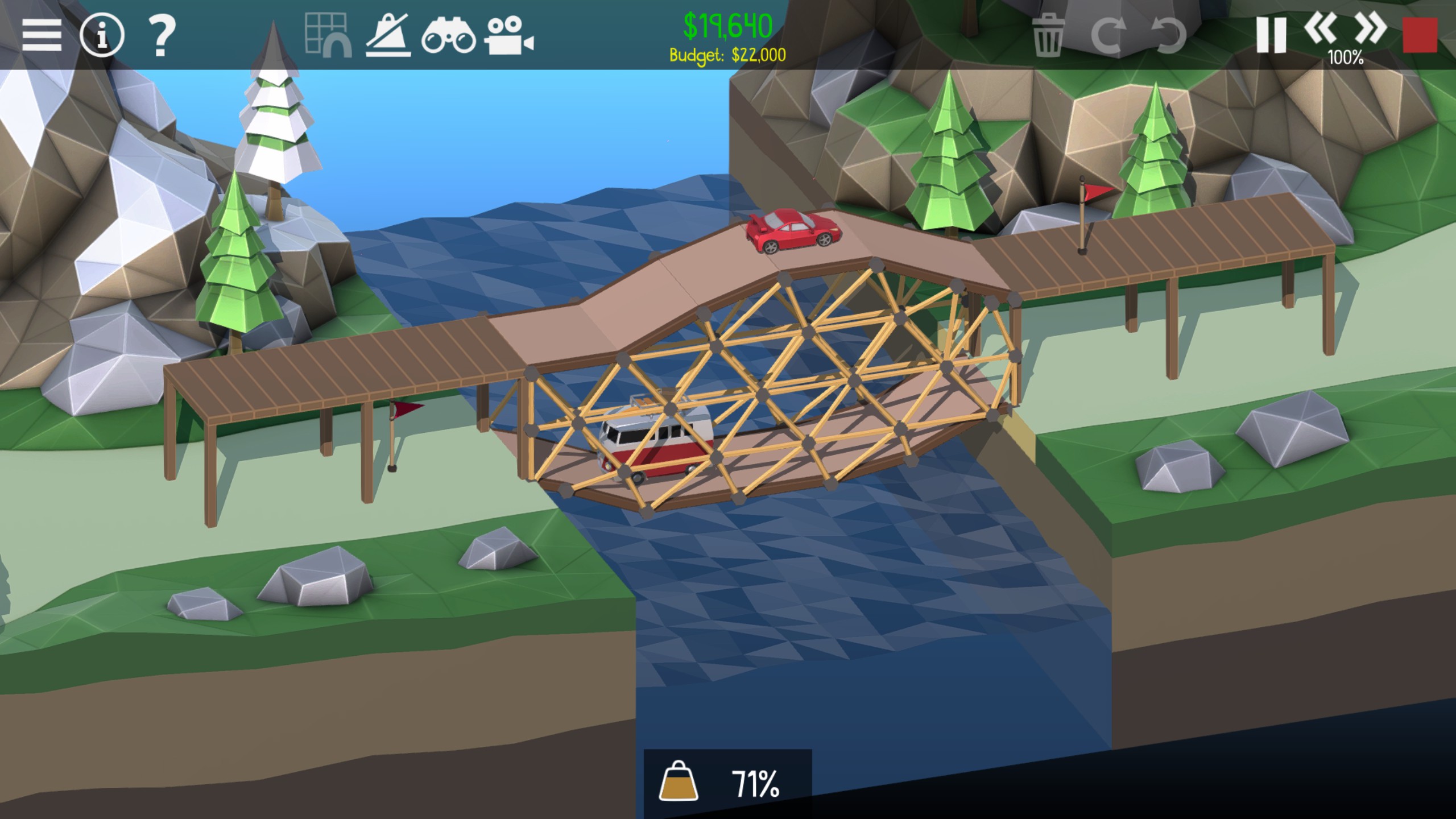This screenshot has width=1456, height=819.
Task: Stop the simulation with the red square
Action: coord(1420,35)
